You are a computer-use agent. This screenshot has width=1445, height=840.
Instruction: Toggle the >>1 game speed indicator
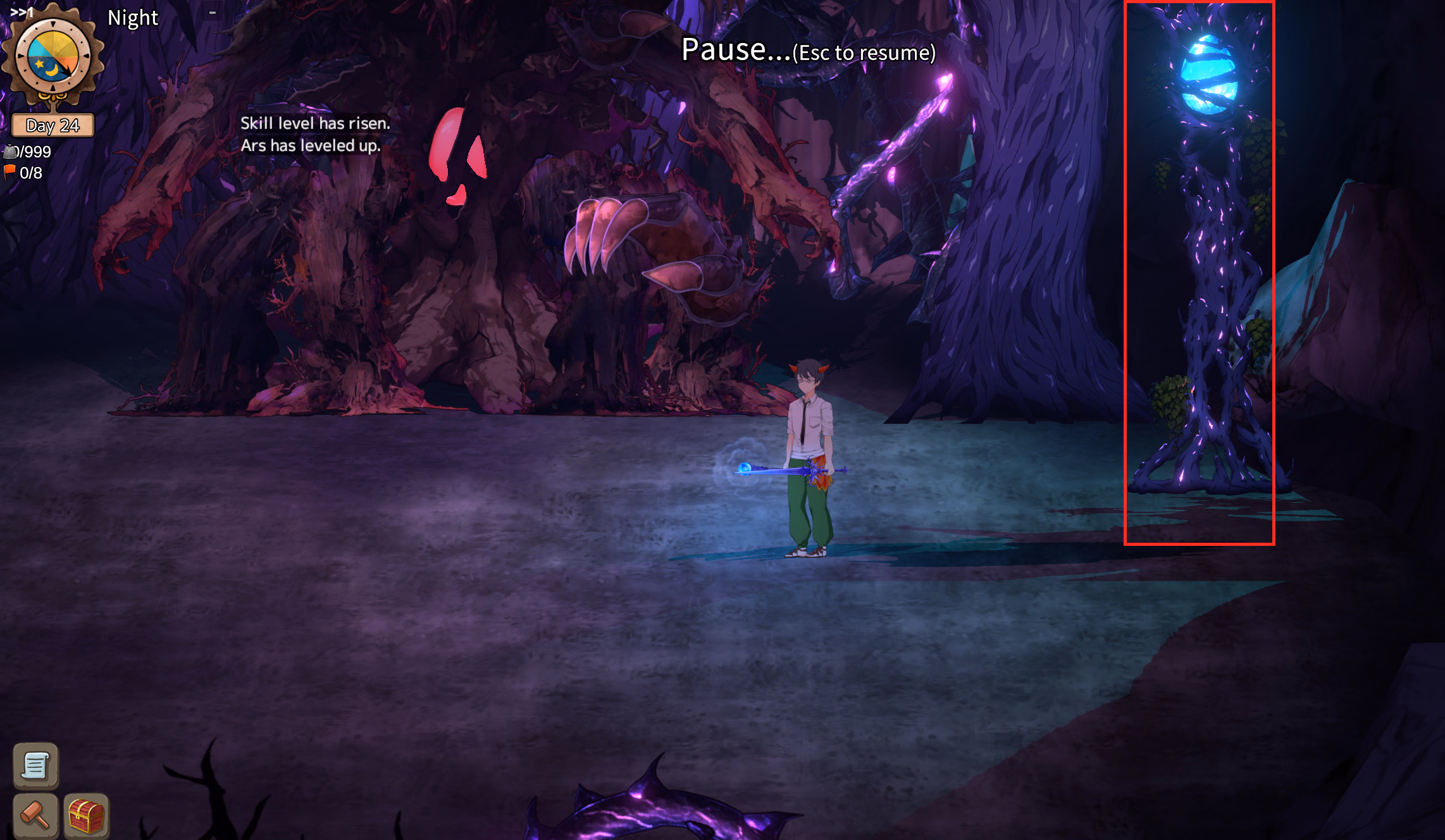22,12
